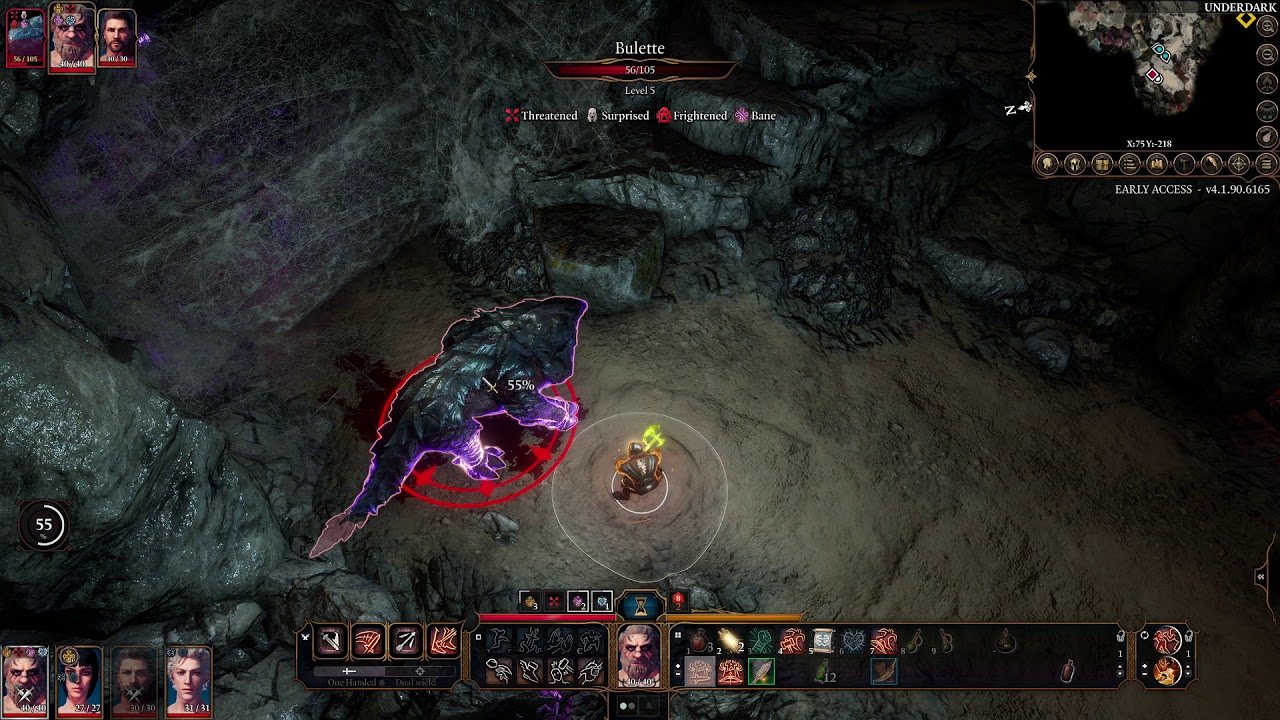The height and width of the screenshot is (720, 1280).
Task: Click the up arrow to cycle hotbar rows
Action: click(x=1121, y=665)
